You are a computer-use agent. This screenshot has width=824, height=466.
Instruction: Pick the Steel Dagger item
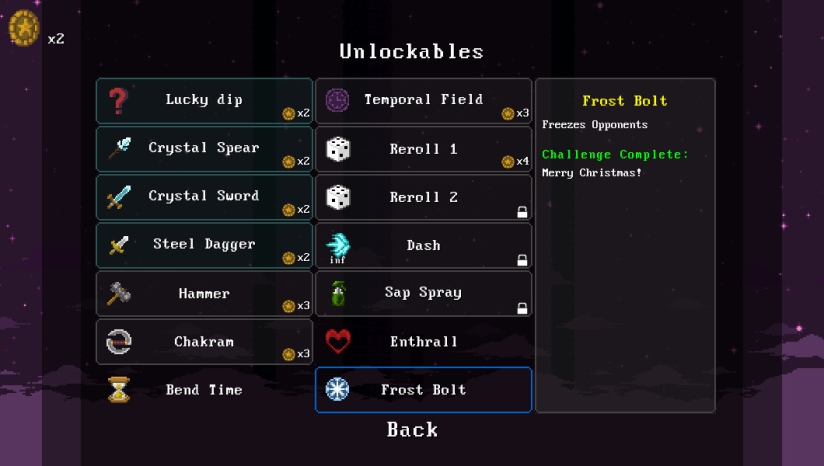[x=204, y=245]
